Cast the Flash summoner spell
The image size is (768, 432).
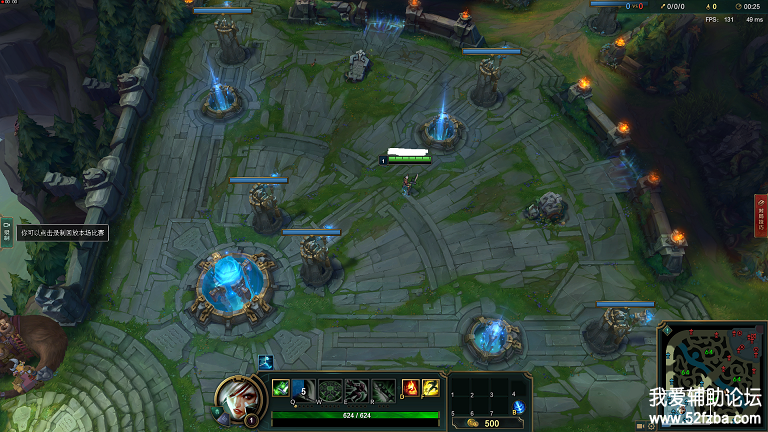coord(430,388)
